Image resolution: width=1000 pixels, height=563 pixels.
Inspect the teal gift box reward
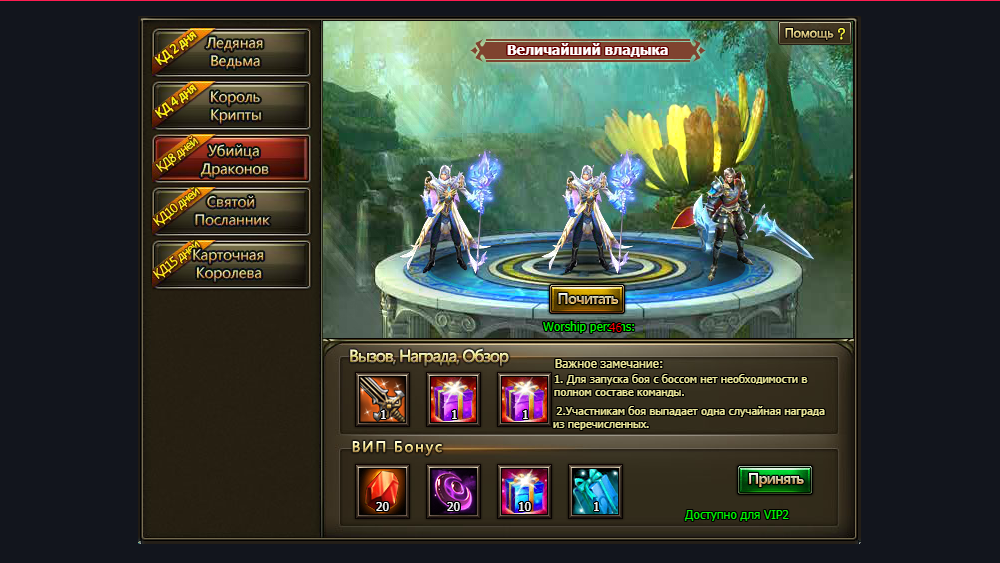click(595, 491)
